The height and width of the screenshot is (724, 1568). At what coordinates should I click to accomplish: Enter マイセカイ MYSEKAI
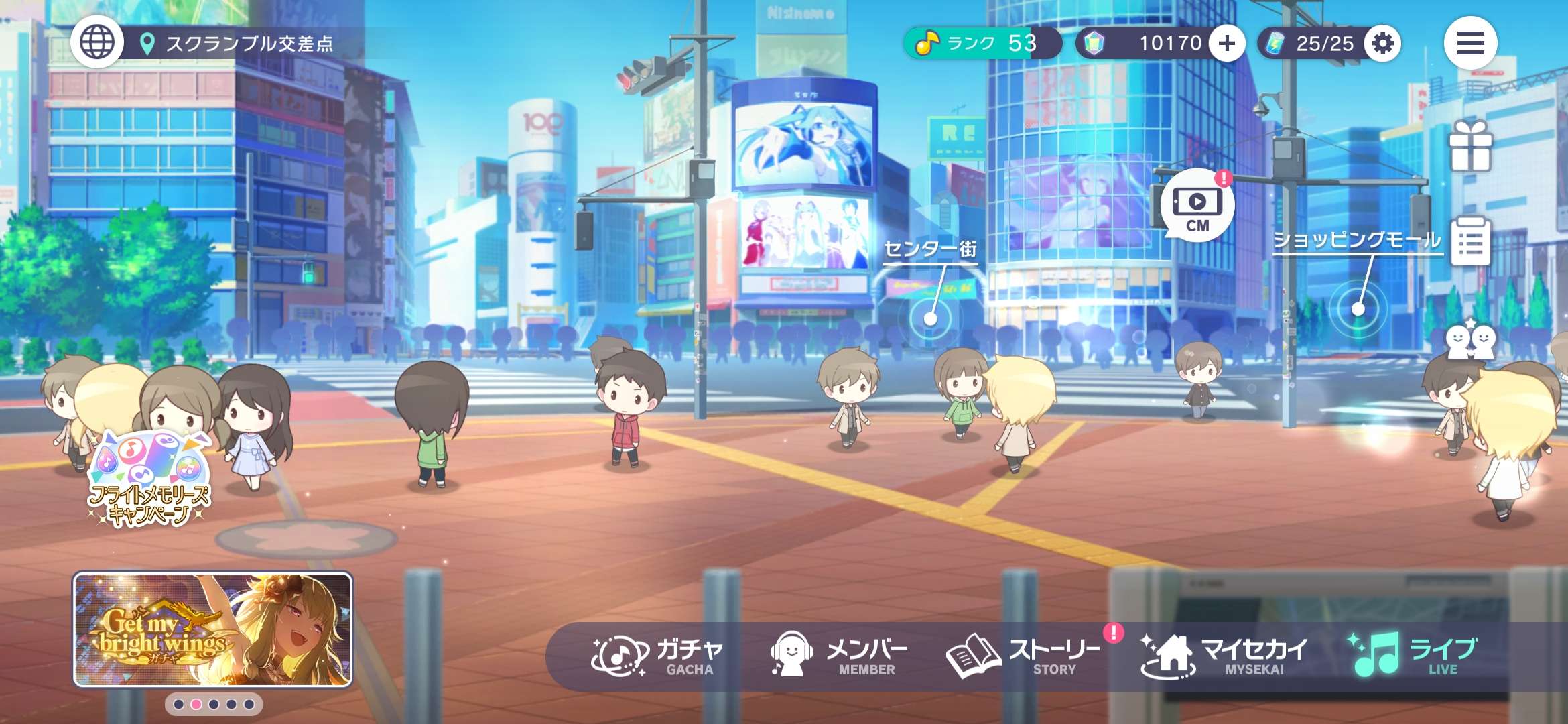pyautogui.click(x=1224, y=656)
